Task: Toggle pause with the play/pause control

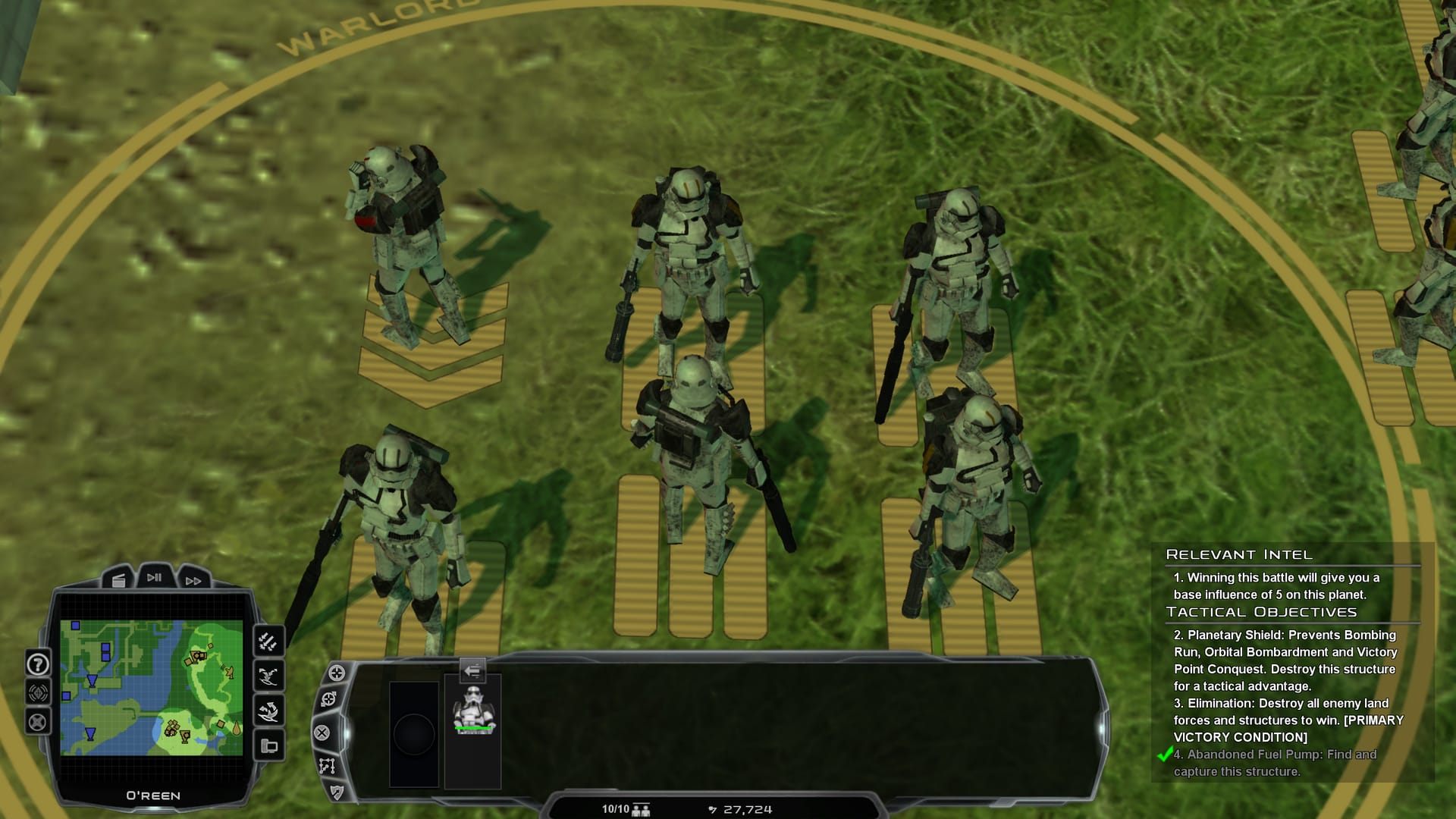Action: [x=154, y=577]
